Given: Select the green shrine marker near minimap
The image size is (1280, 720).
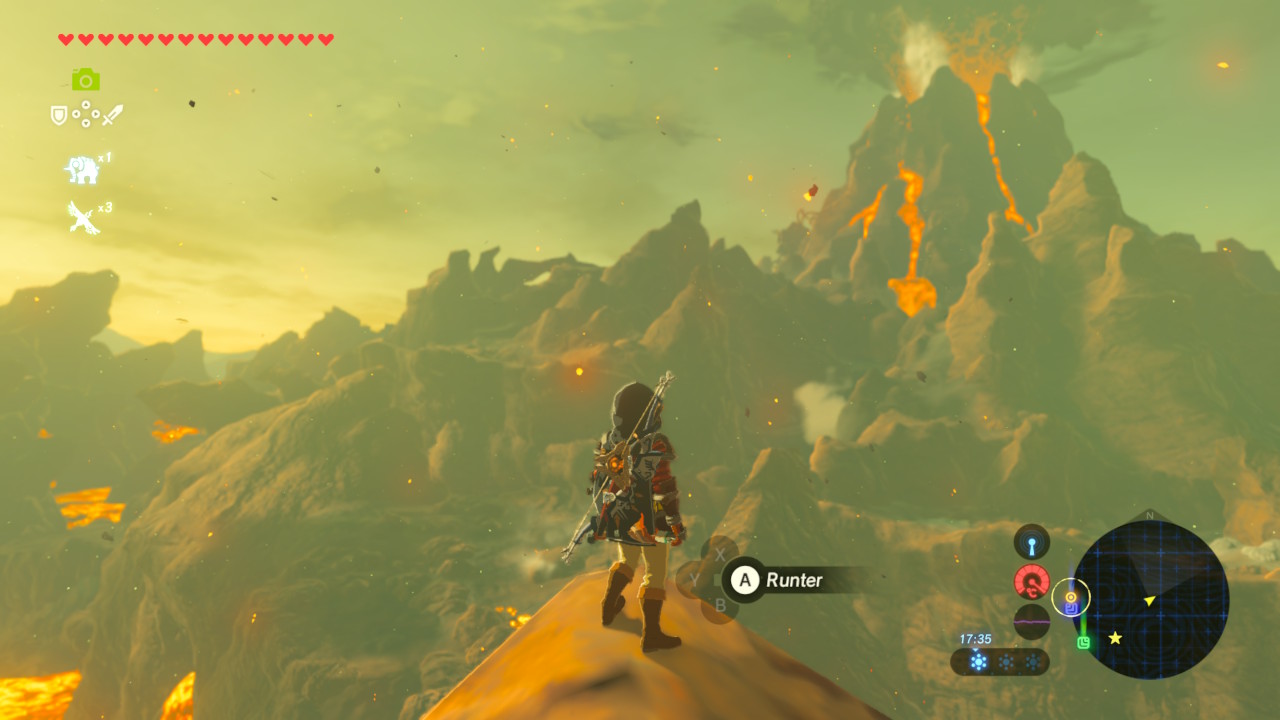Looking at the screenshot, I should [1083, 642].
